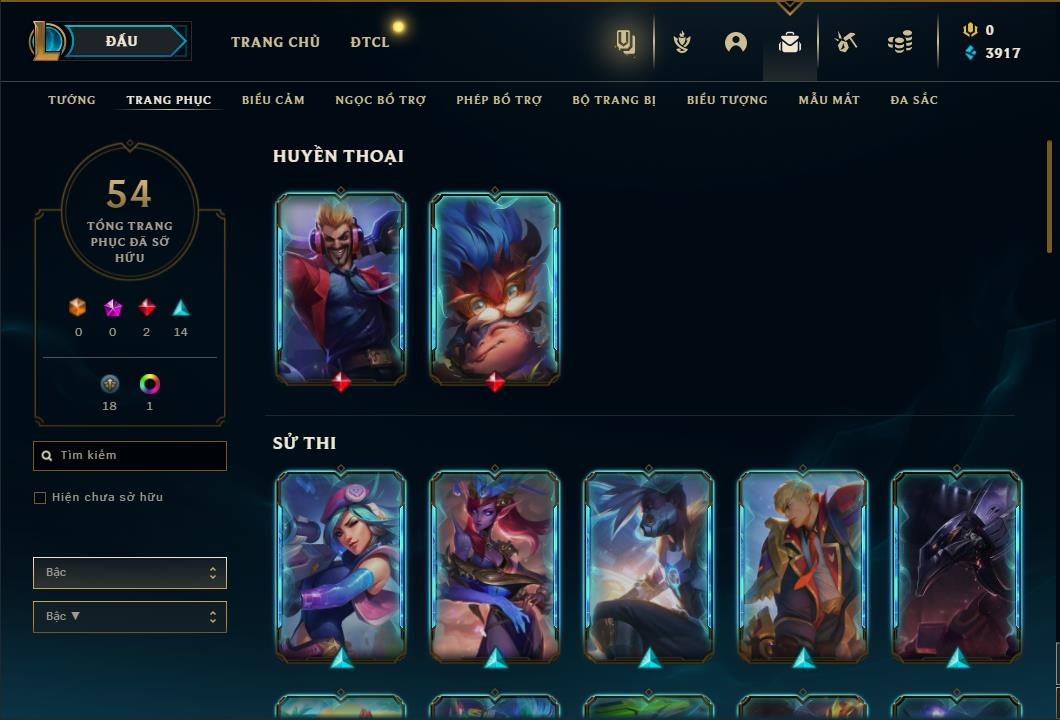Open the ĐA SẮC tab
The width and height of the screenshot is (1060, 720).
(x=914, y=100)
